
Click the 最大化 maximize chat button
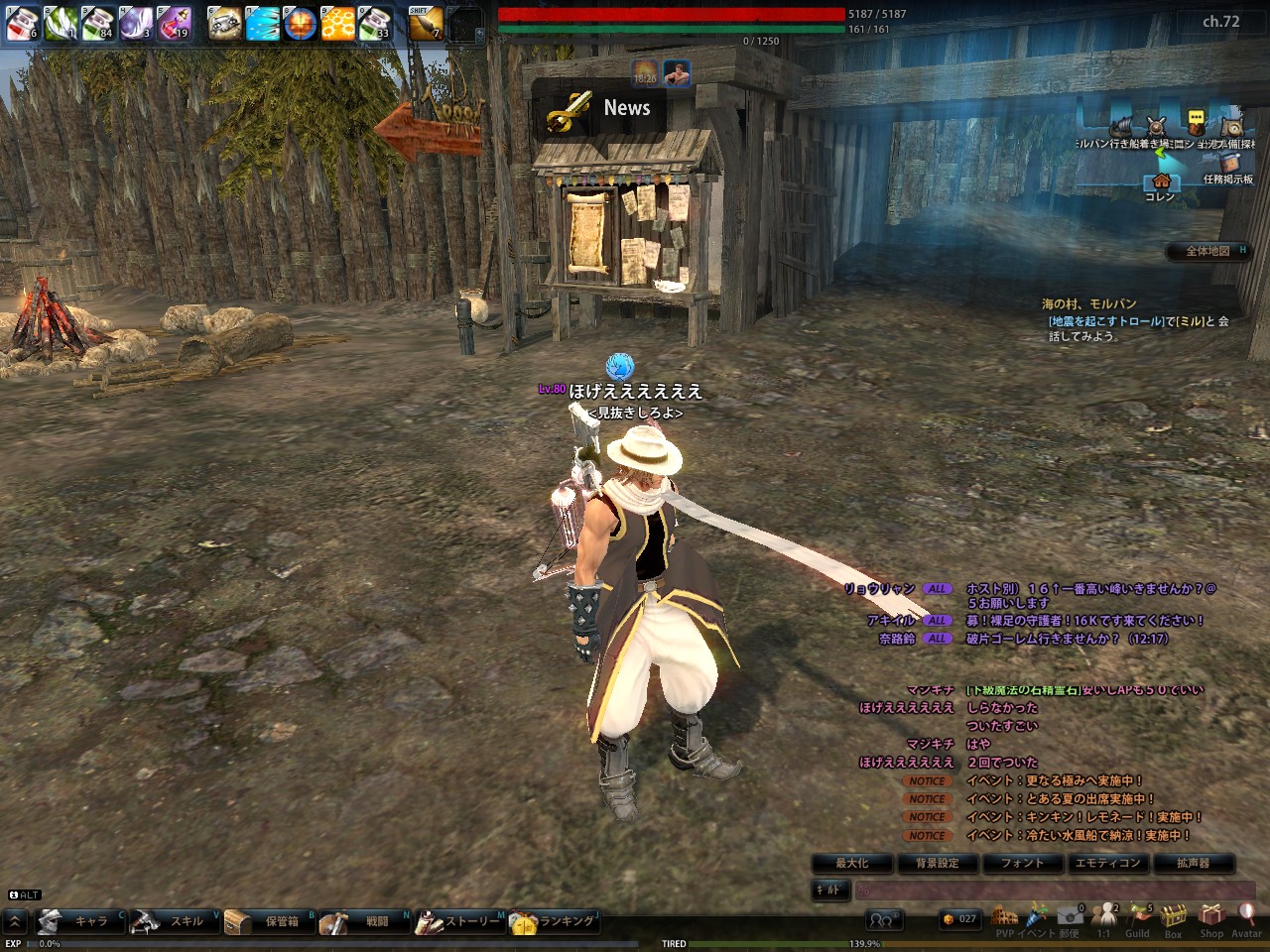852,863
